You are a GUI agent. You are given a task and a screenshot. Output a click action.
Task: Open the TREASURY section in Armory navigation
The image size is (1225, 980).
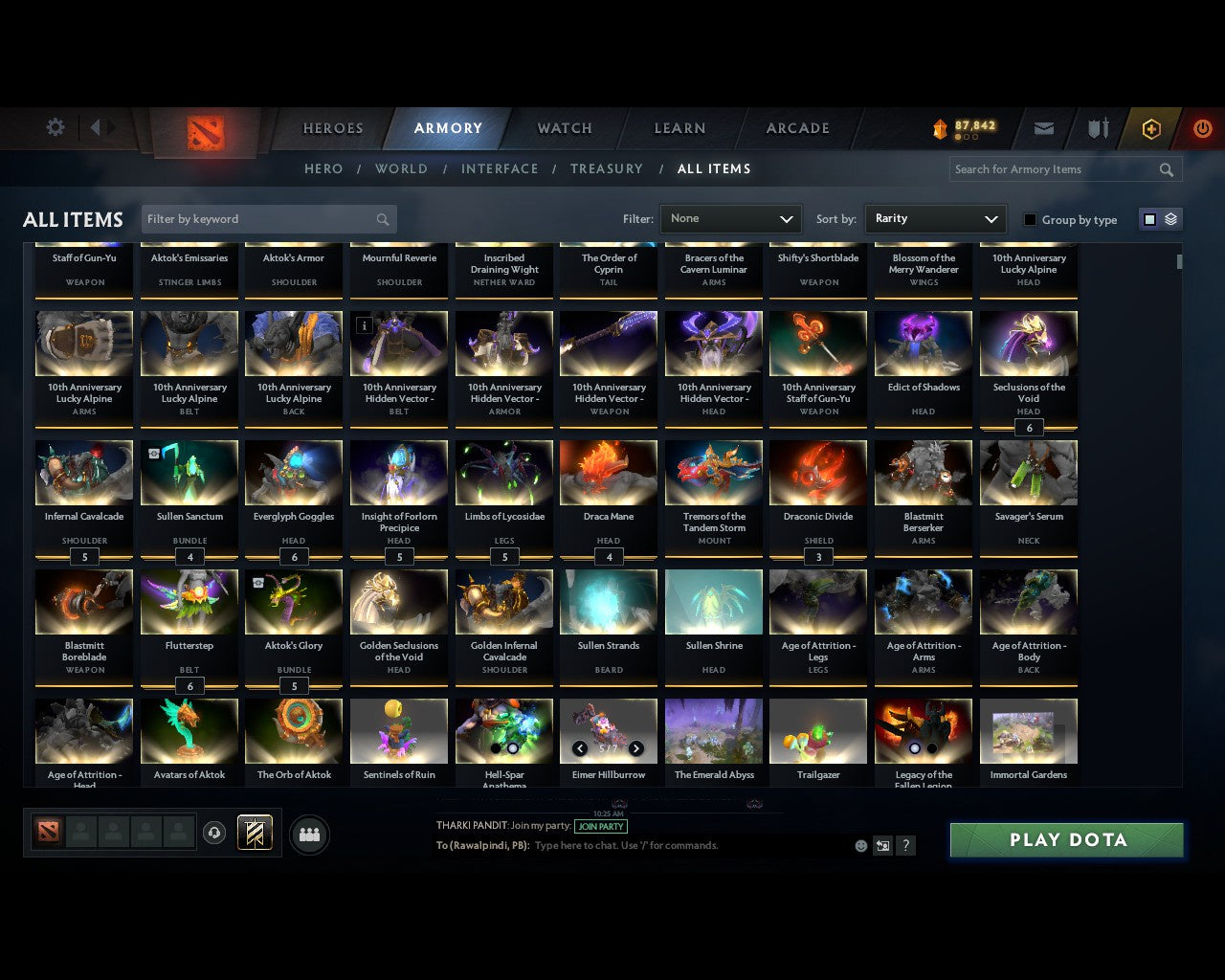(x=607, y=168)
